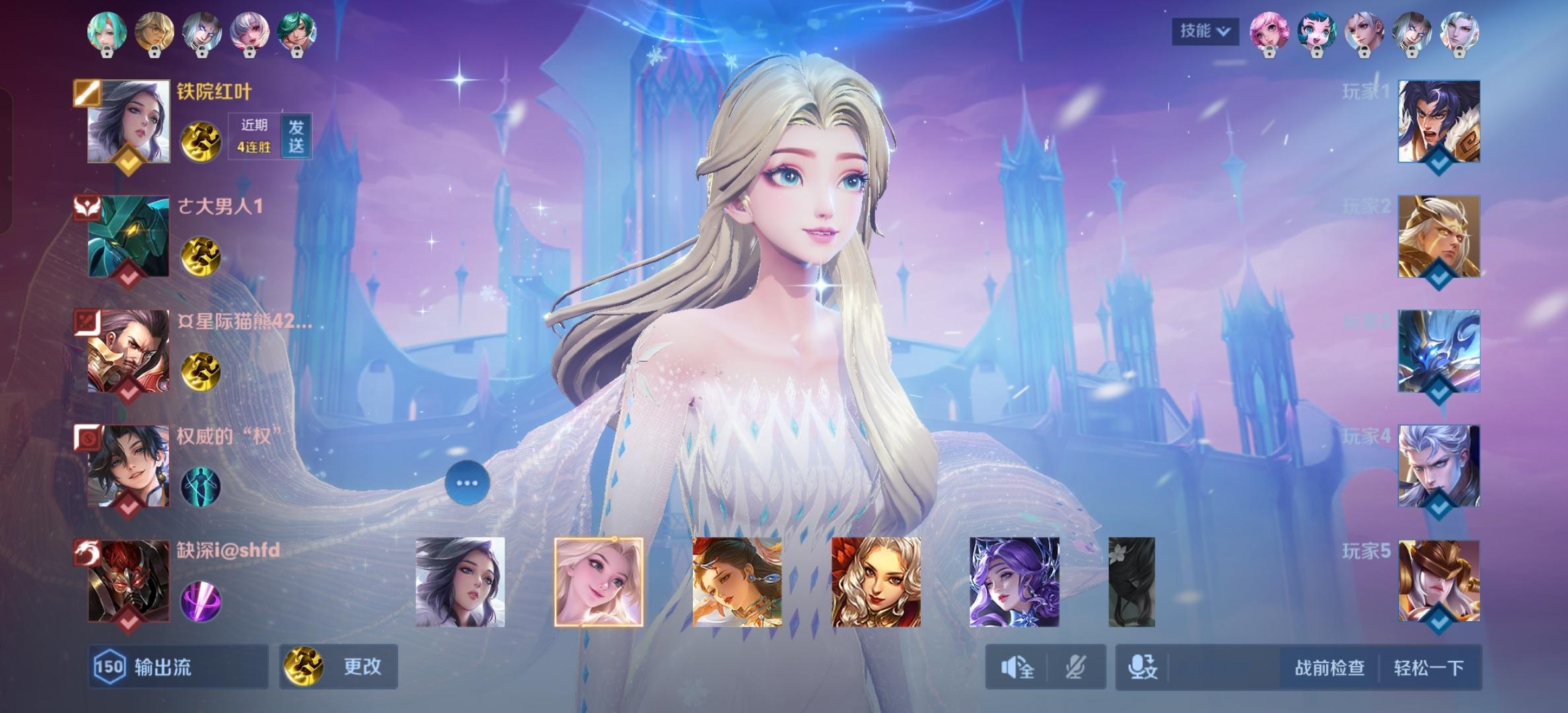Screen dimensions: 1568x713
Task: Activate voice-to-text input
Action: (1143, 667)
